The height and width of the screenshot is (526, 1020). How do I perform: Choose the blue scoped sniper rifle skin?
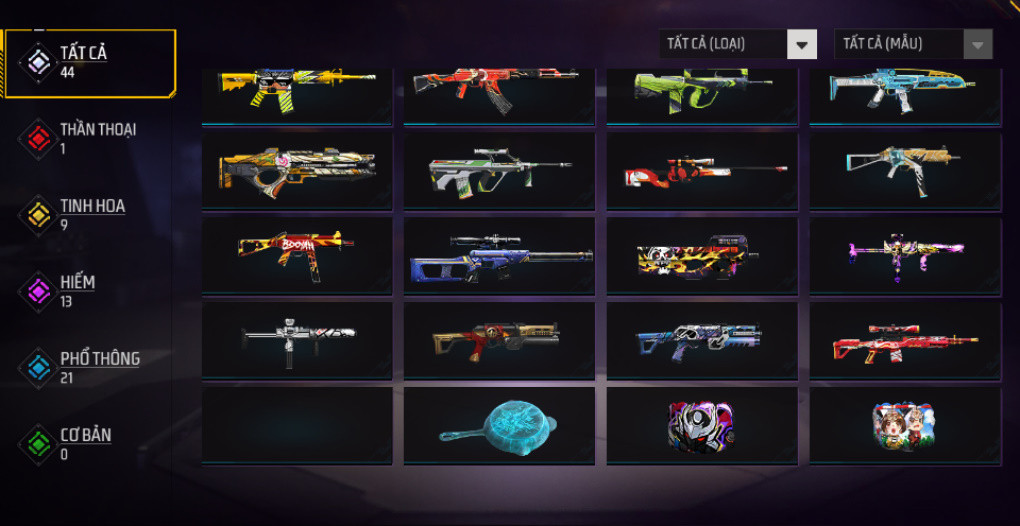500,257
